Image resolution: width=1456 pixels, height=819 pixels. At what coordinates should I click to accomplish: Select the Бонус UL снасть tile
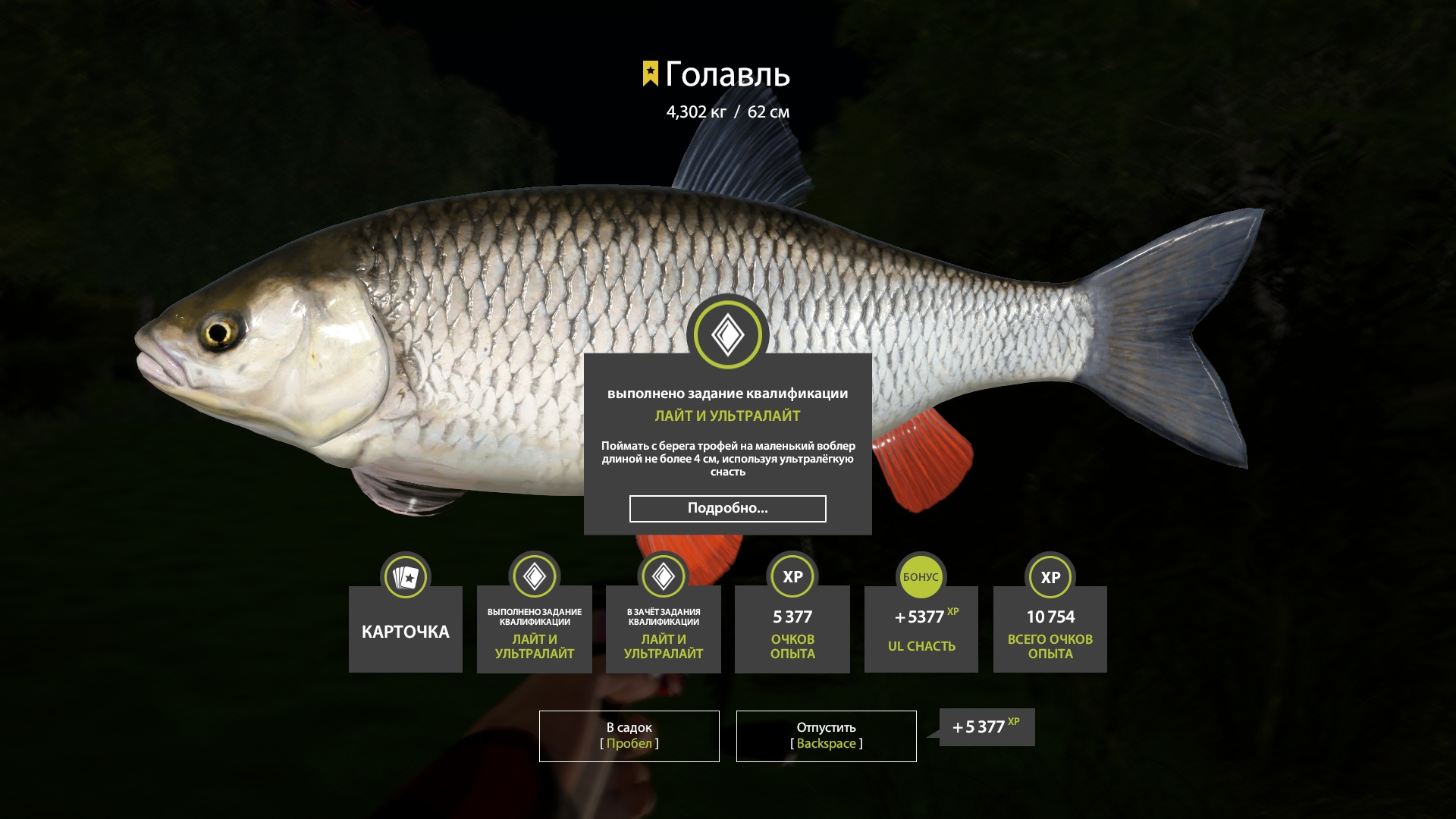(921, 629)
